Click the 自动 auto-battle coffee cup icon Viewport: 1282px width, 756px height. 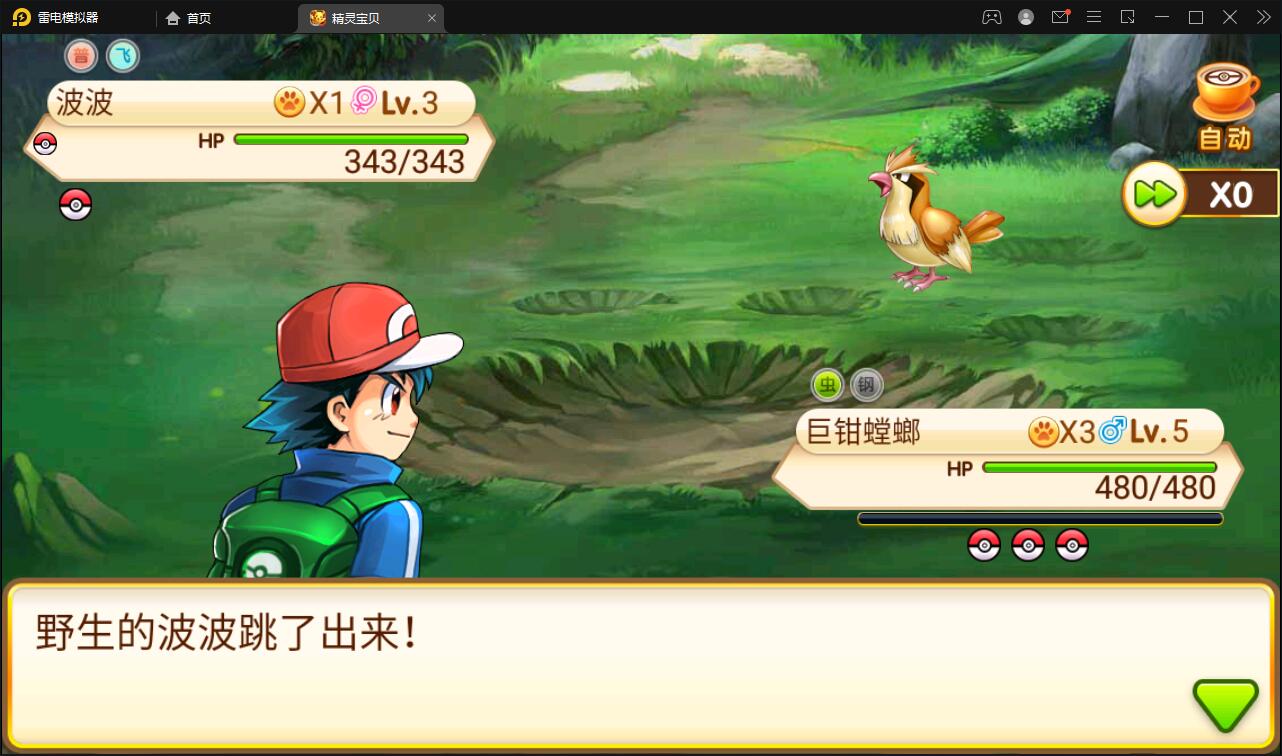[1224, 100]
